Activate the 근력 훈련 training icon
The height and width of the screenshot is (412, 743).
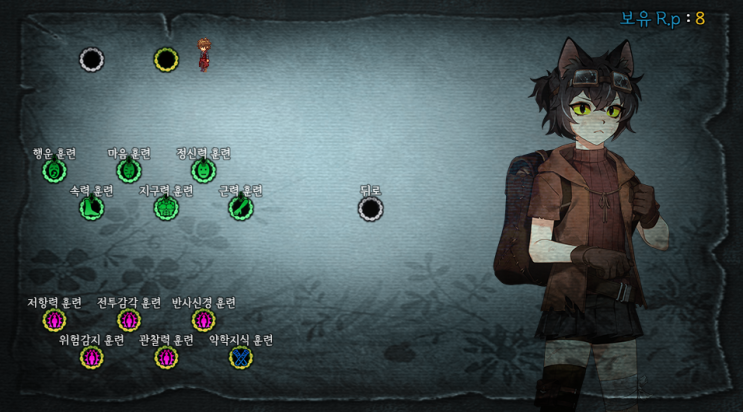tap(240, 208)
